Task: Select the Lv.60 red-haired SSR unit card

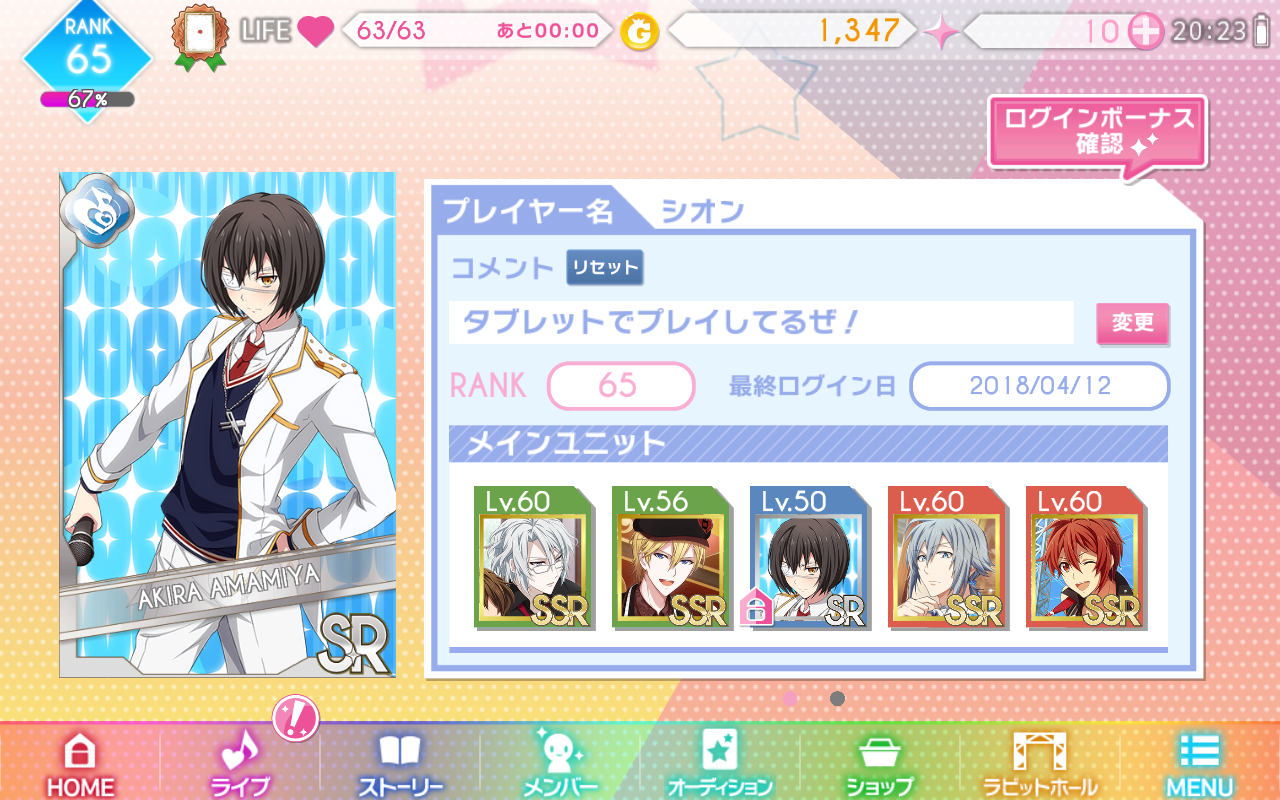Action: pyautogui.click(x=1083, y=558)
